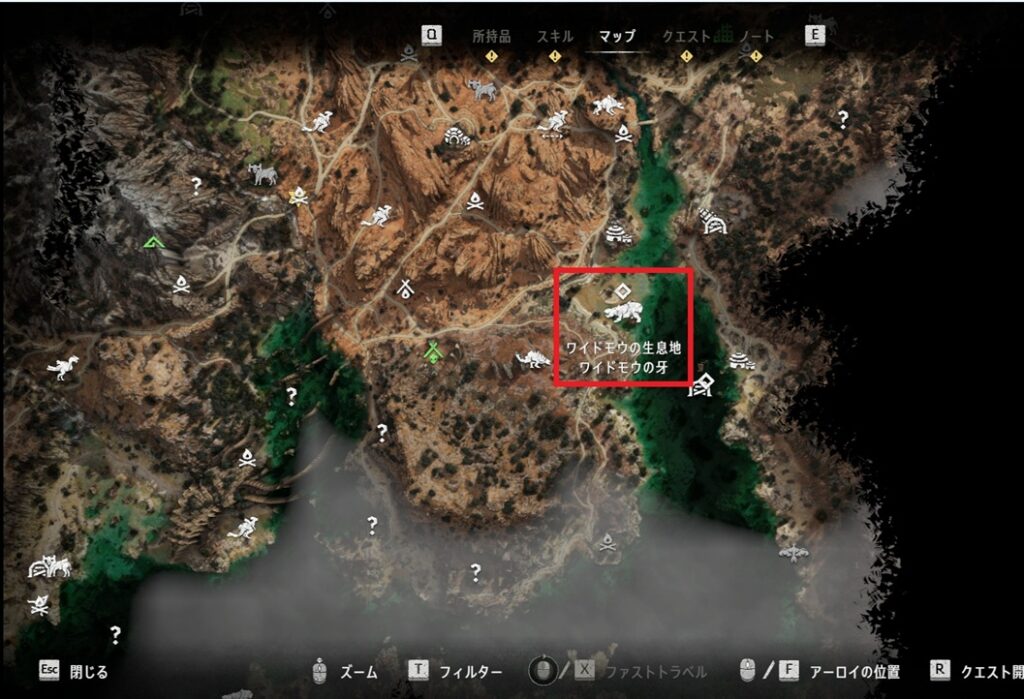Switch to the 所持品 inventory tab
The height and width of the screenshot is (699, 1024).
coord(491,36)
